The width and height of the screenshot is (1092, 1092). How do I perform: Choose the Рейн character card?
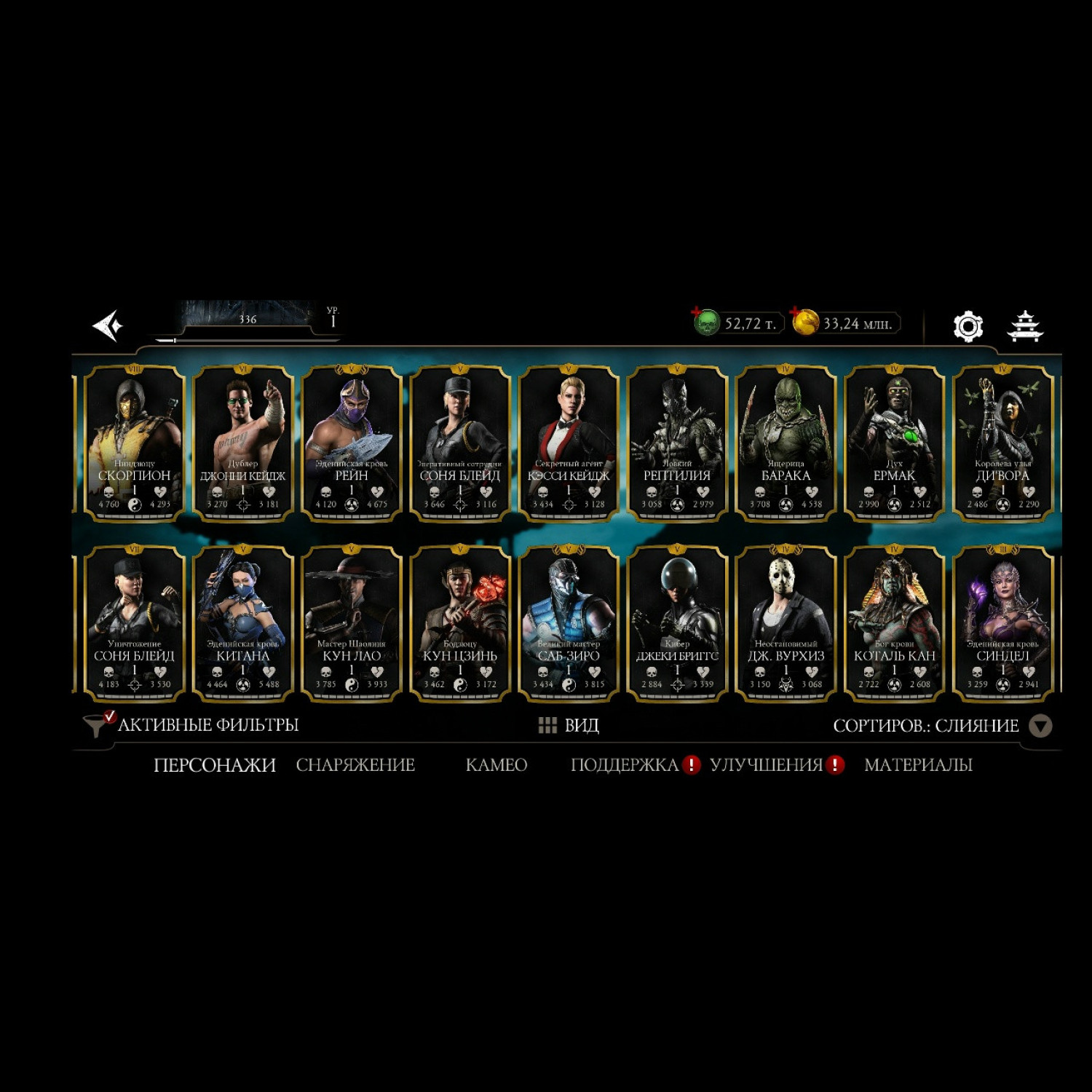tap(351, 443)
